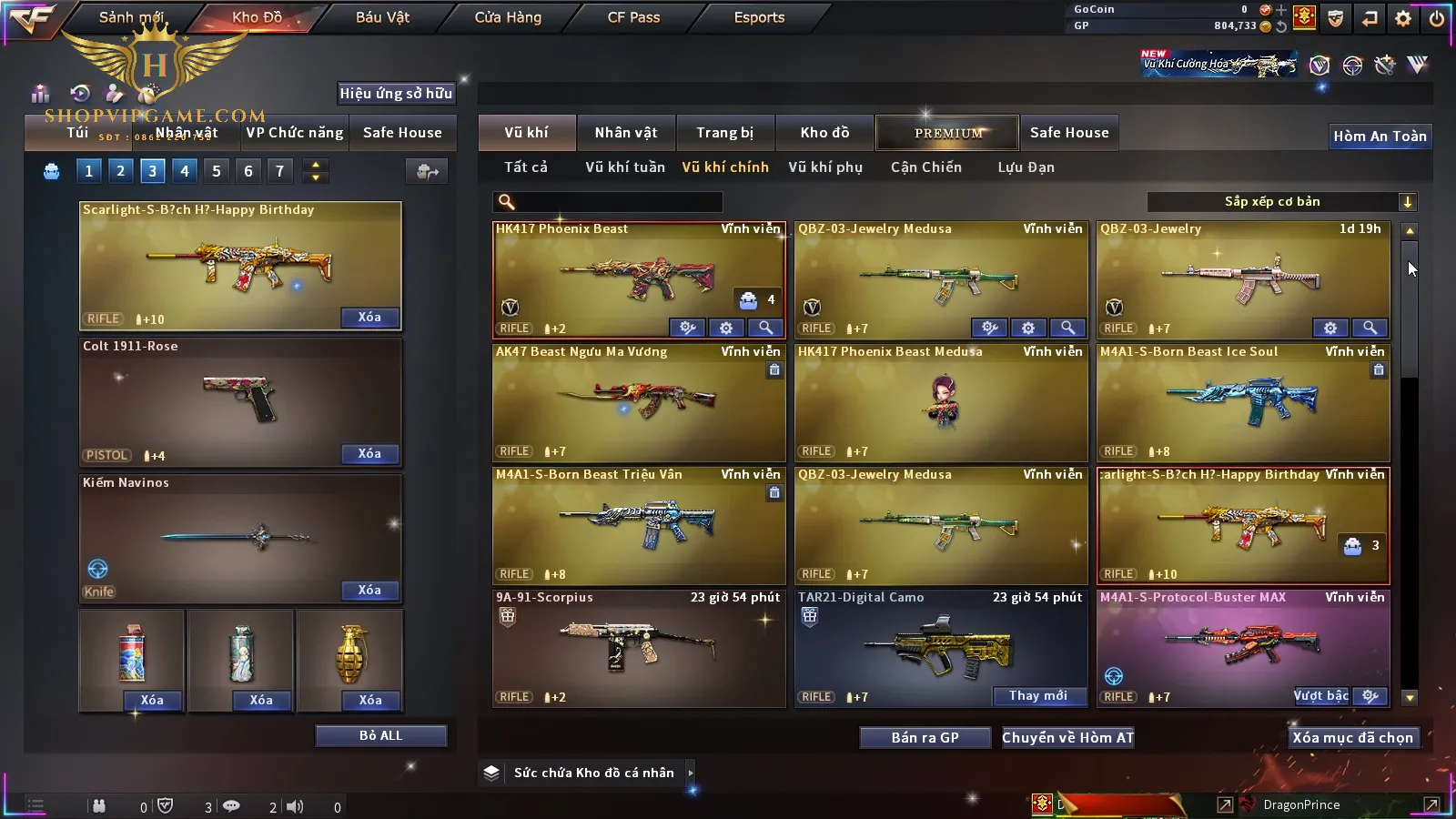1456x819 pixels.
Task: Select the AK47 Beast Ngưu Ma Vương rifle
Action: pyautogui.click(x=639, y=402)
